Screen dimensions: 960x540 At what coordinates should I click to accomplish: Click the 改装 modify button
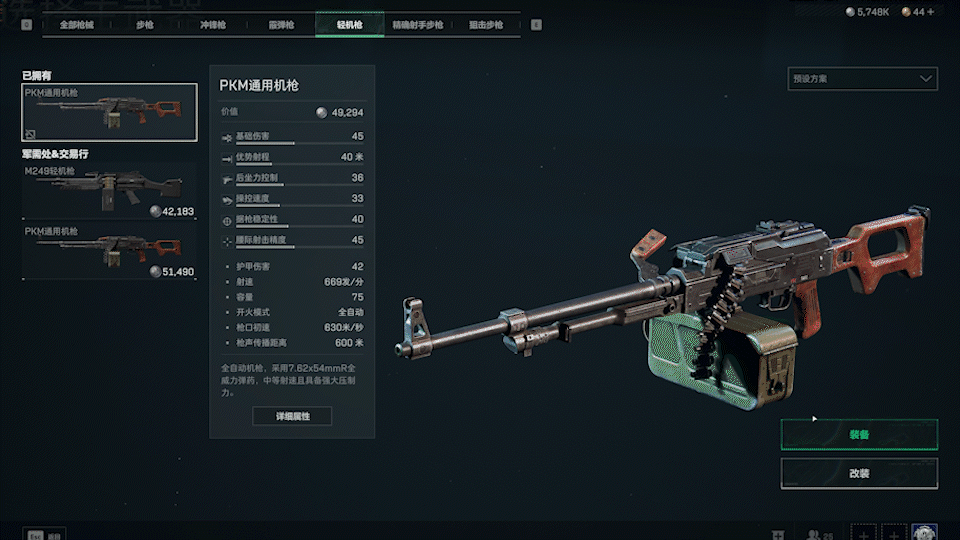pos(859,472)
